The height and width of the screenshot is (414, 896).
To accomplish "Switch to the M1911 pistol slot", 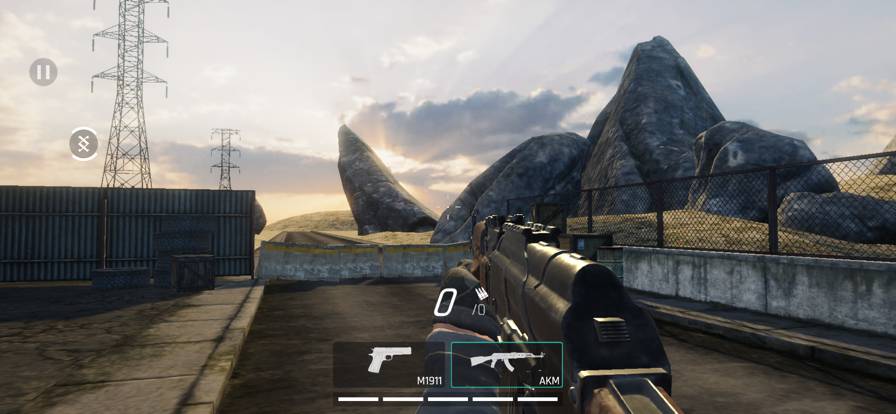I will [x=390, y=365].
